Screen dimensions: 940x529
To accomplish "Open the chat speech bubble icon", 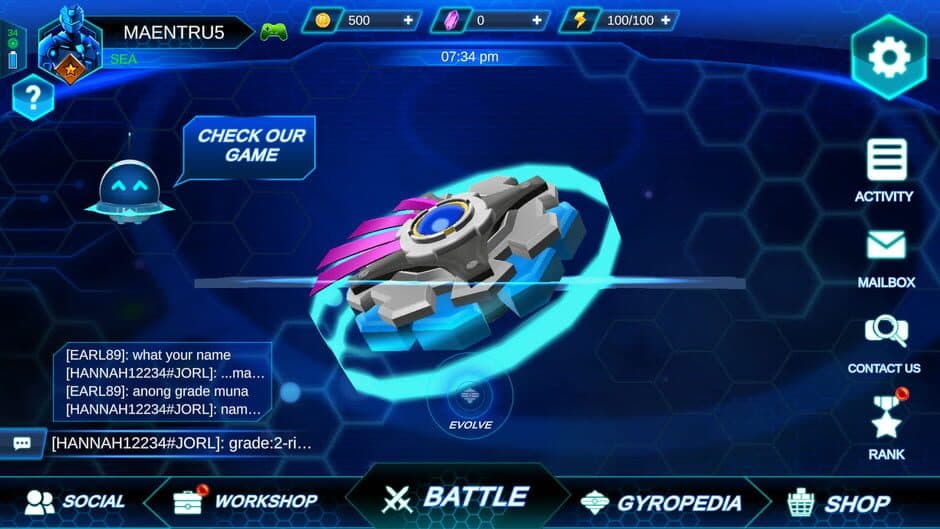I will [x=22, y=443].
